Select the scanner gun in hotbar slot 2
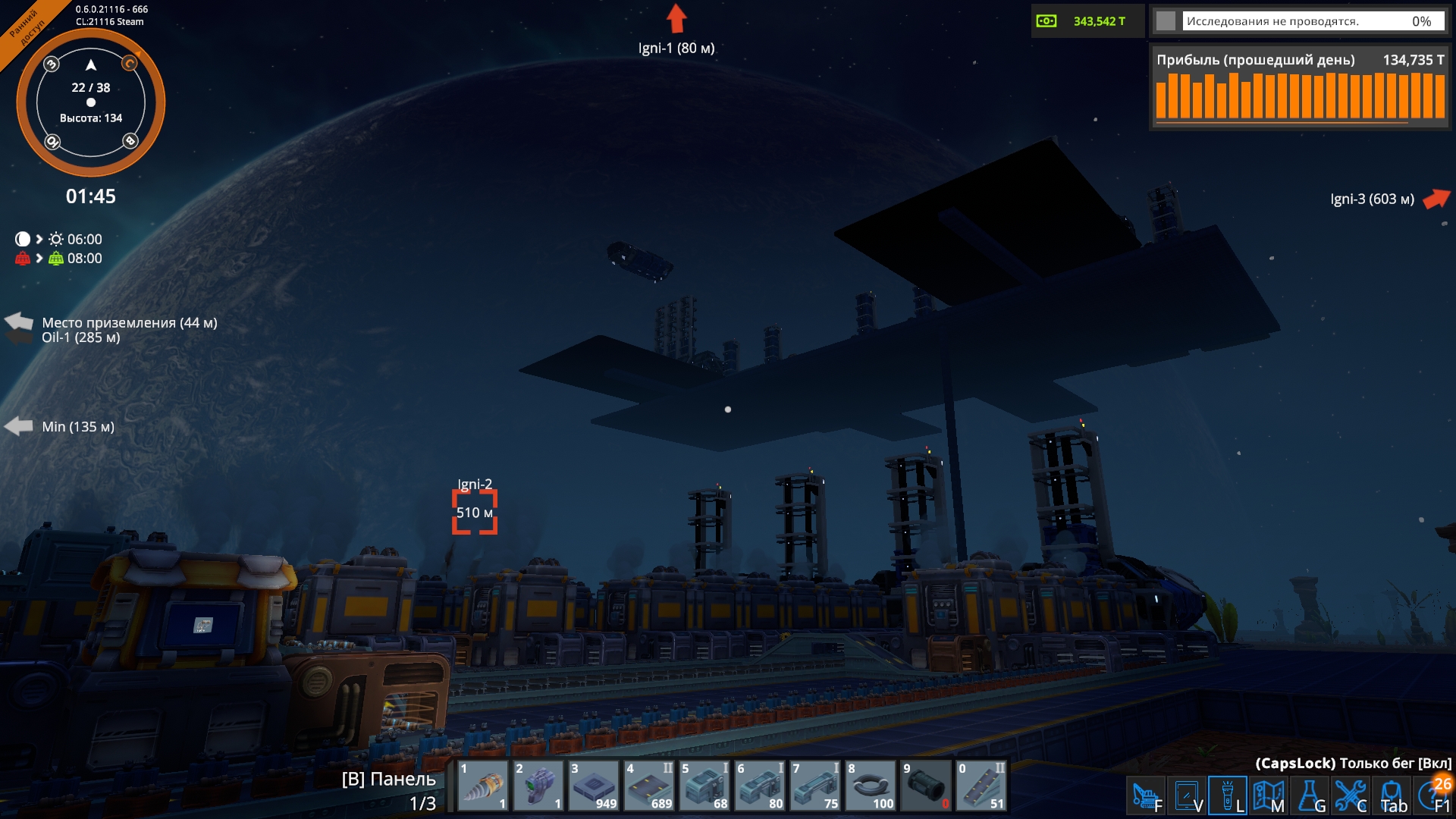Image resolution: width=1456 pixels, height=819 pixels. coord(538,786)
